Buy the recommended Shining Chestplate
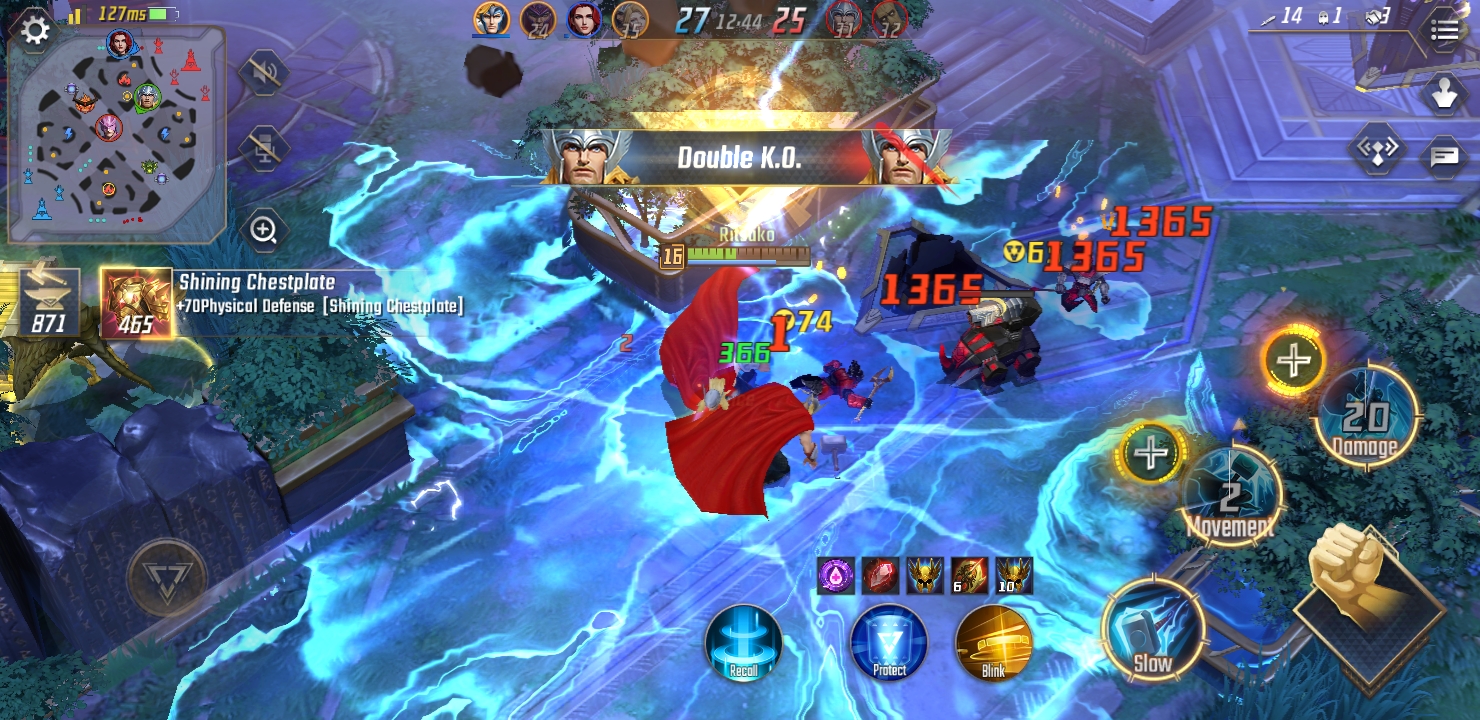Image resolution: width=1480 pixels, height=720 pixels. point(135,301)
